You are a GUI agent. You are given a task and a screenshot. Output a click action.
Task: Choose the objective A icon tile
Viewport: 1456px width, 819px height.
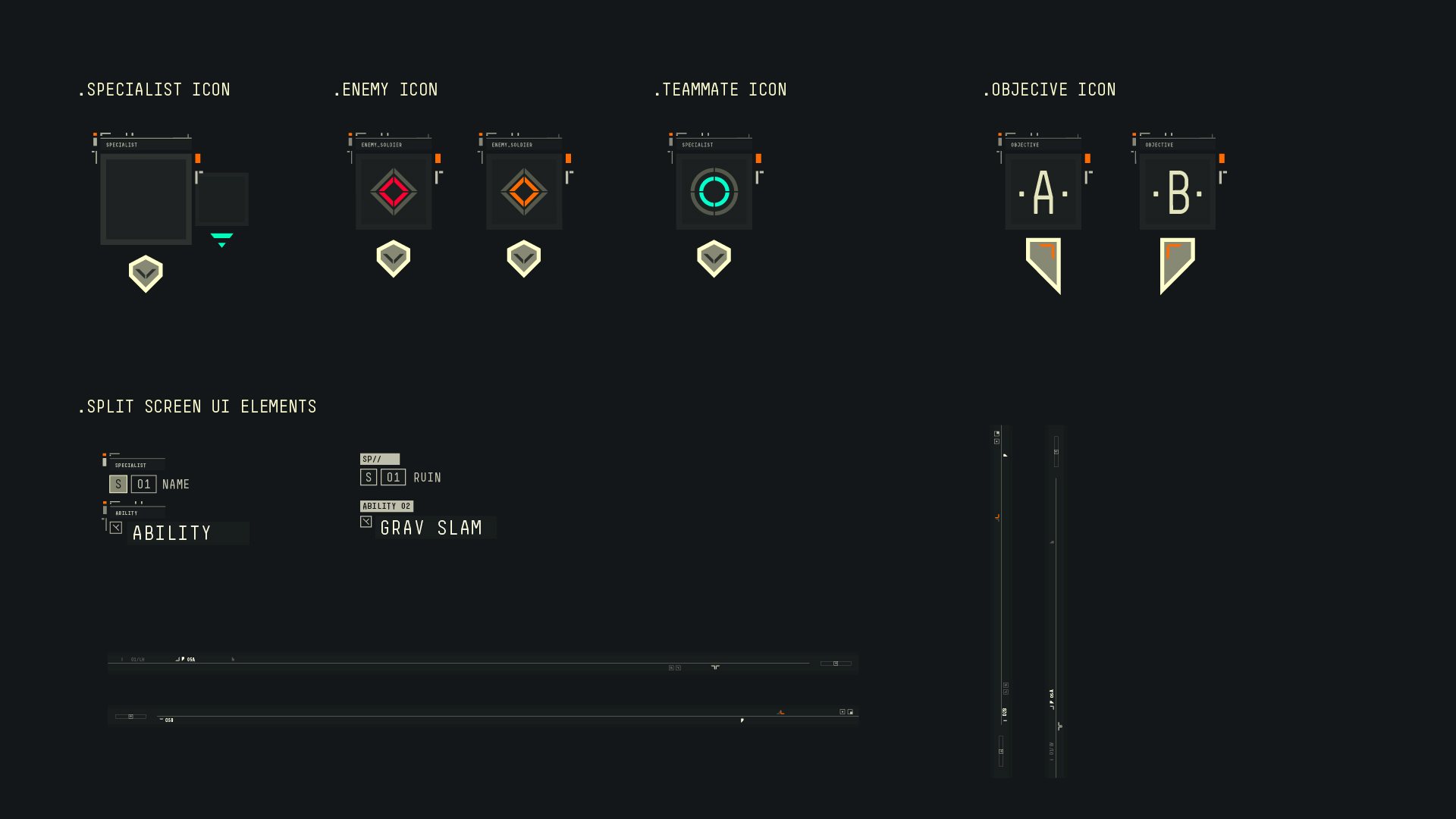[1043, 192]
